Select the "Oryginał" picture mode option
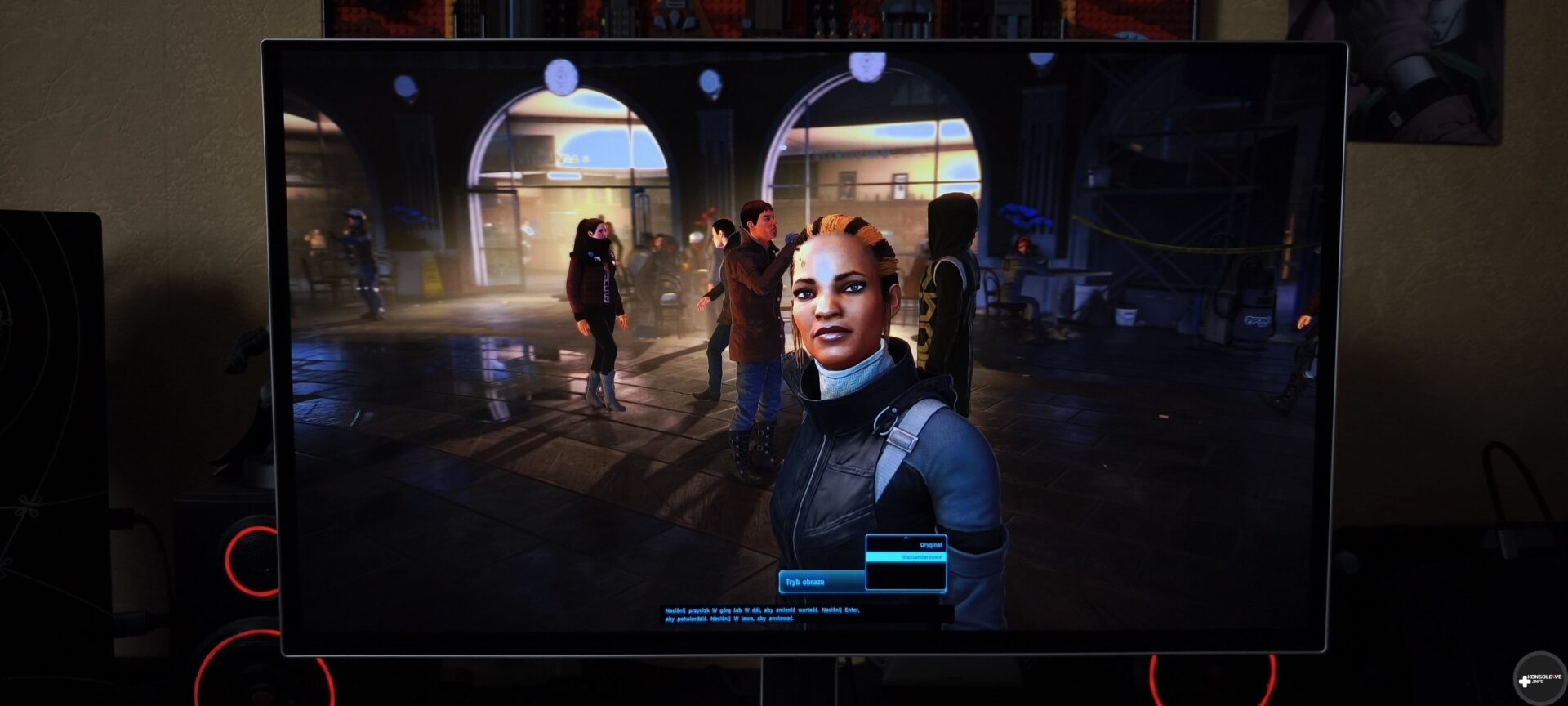Image resolution: width=1568 pixels, height=706 pixels. [x=929, y=545]
